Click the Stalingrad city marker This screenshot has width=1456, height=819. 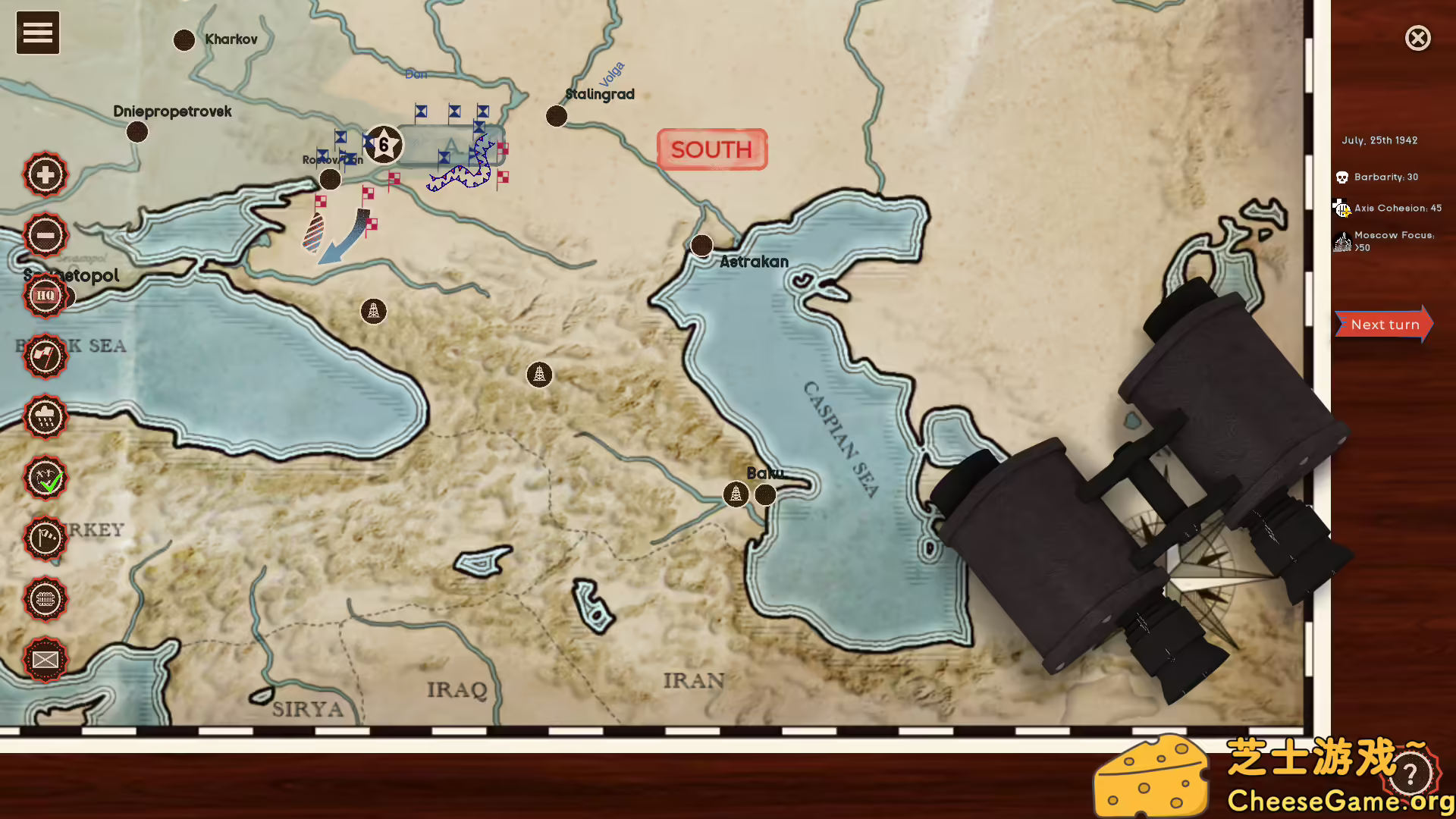coord(557,115)
